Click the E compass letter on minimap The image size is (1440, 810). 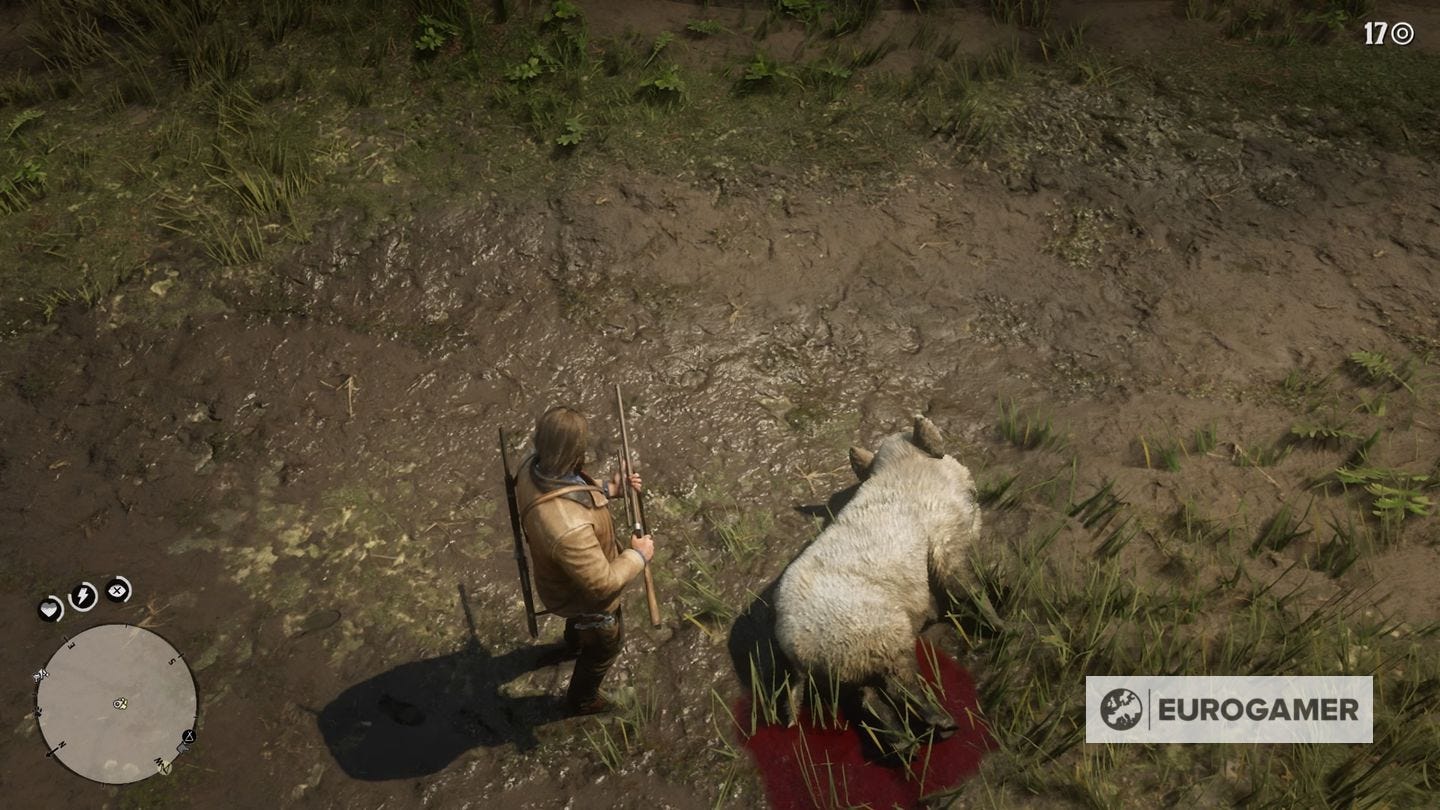[70, 644]
